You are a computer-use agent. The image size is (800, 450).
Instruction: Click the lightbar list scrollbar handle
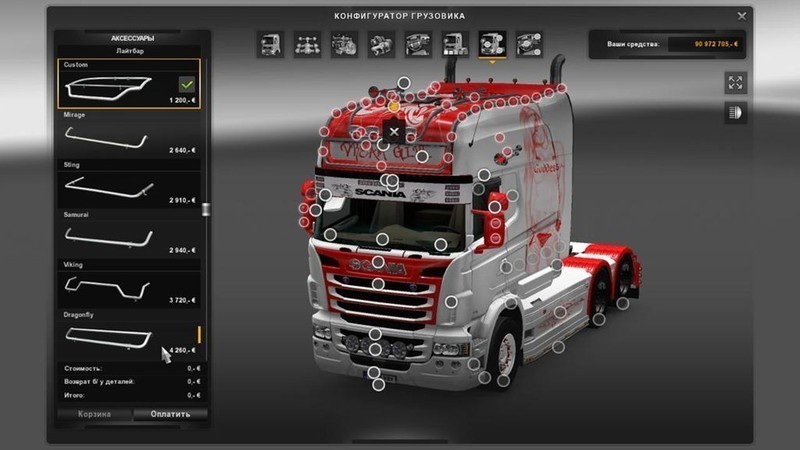click(x=206, y=209)
